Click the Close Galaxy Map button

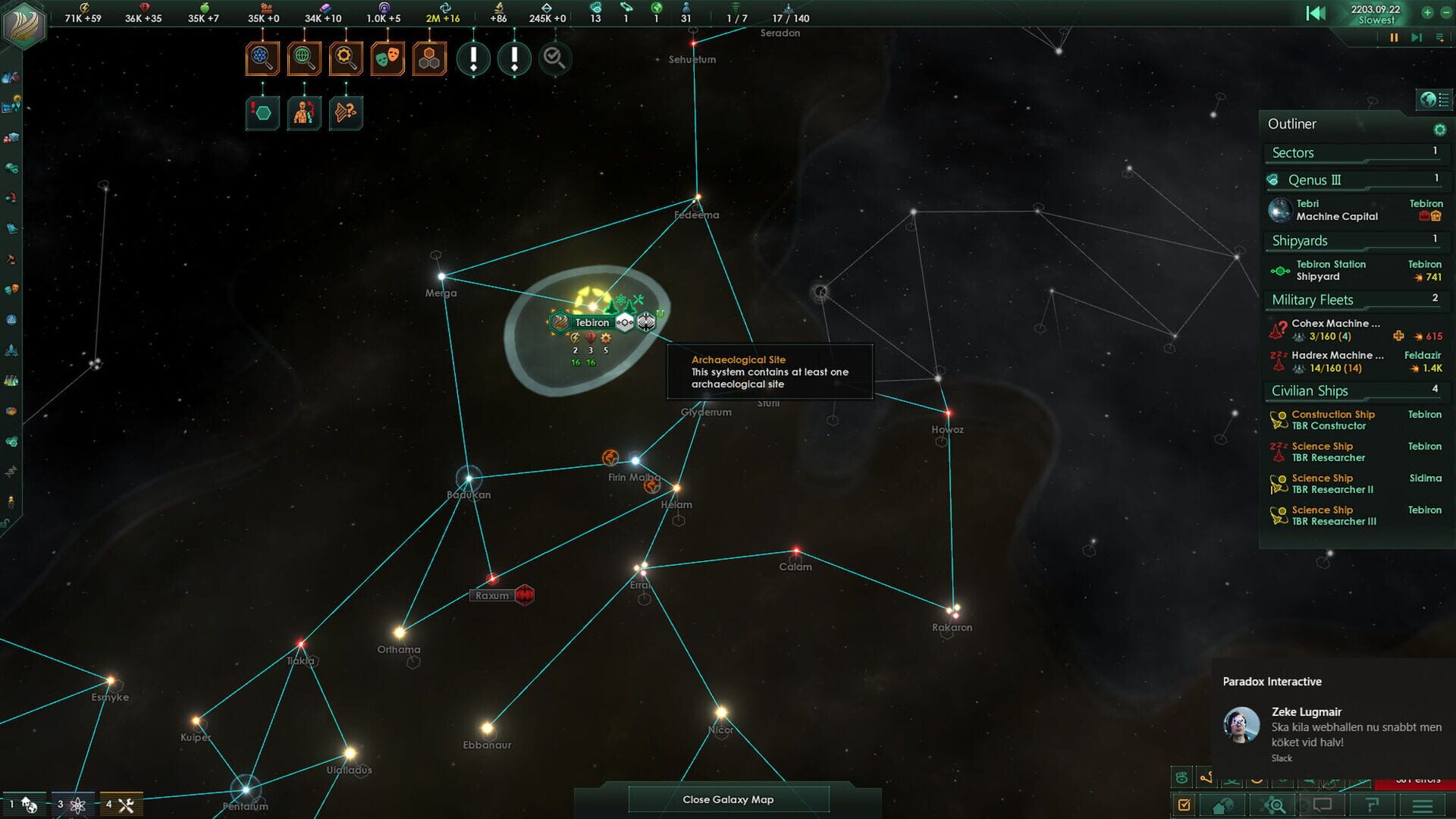728,799
